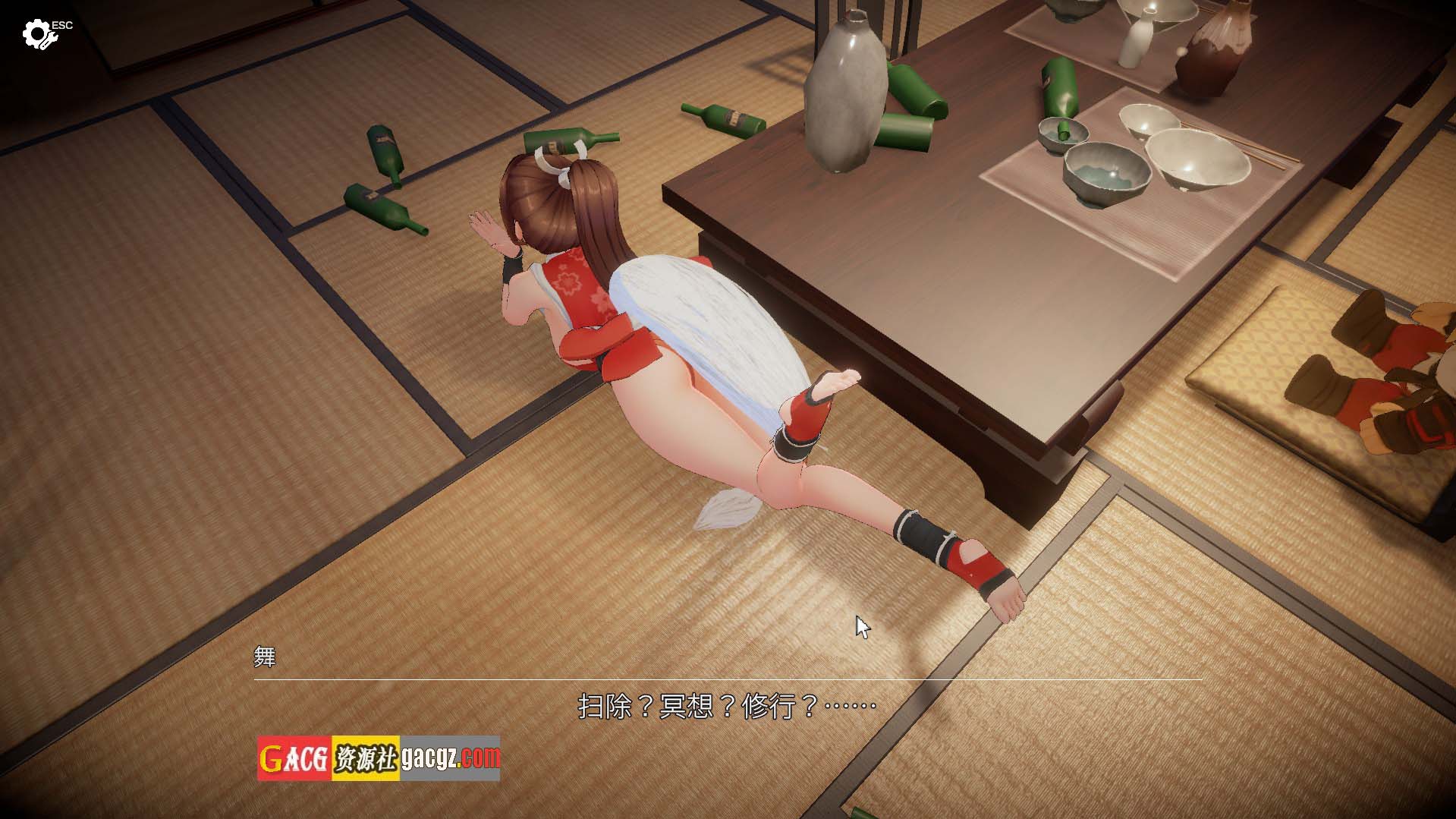Open settings via the gear icon
Image resolution: width=1456 pixels, height=819 pixels.
click(36, 35)
